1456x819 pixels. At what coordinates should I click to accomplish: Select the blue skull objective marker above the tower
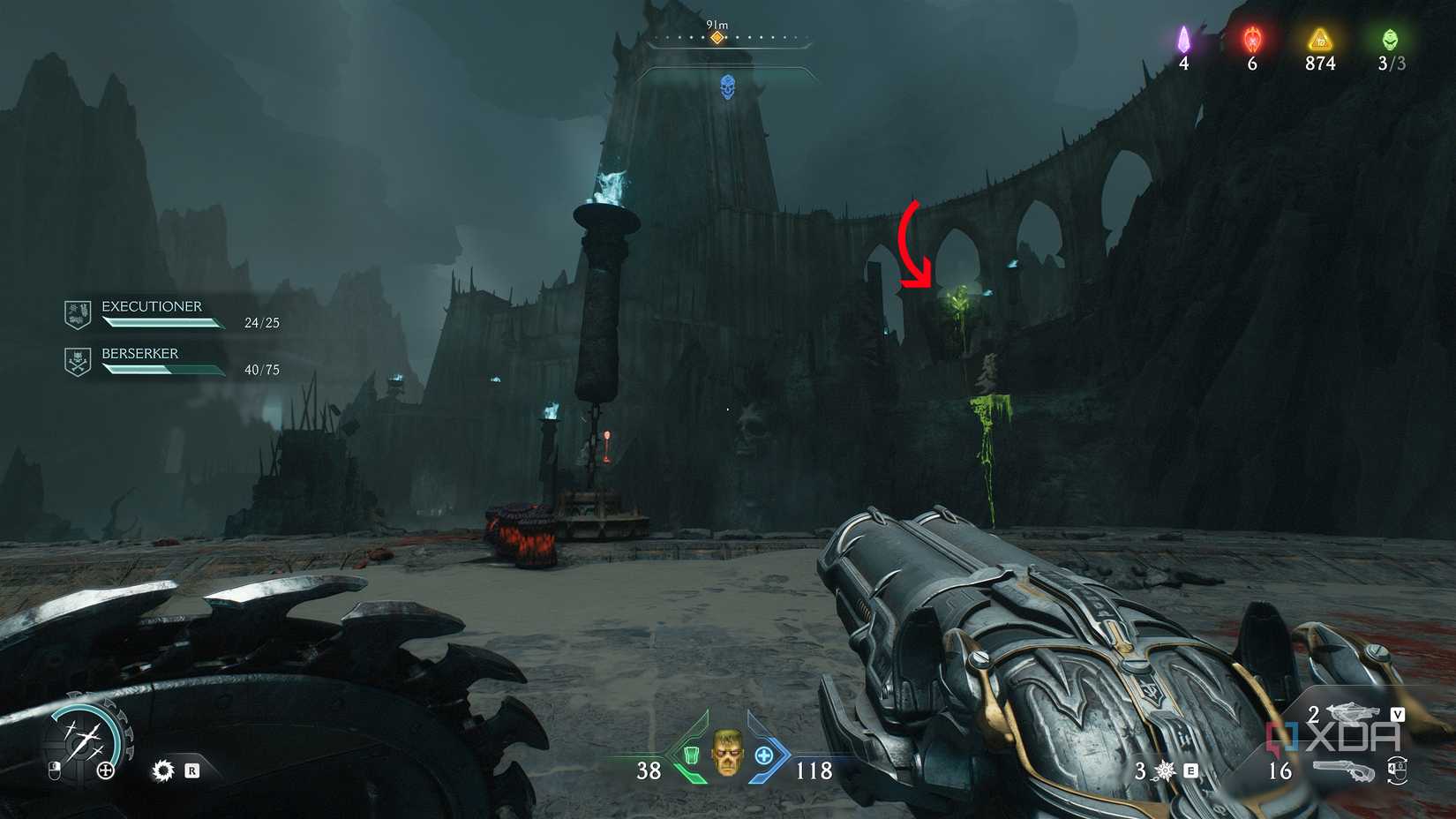tap(728, 87)
